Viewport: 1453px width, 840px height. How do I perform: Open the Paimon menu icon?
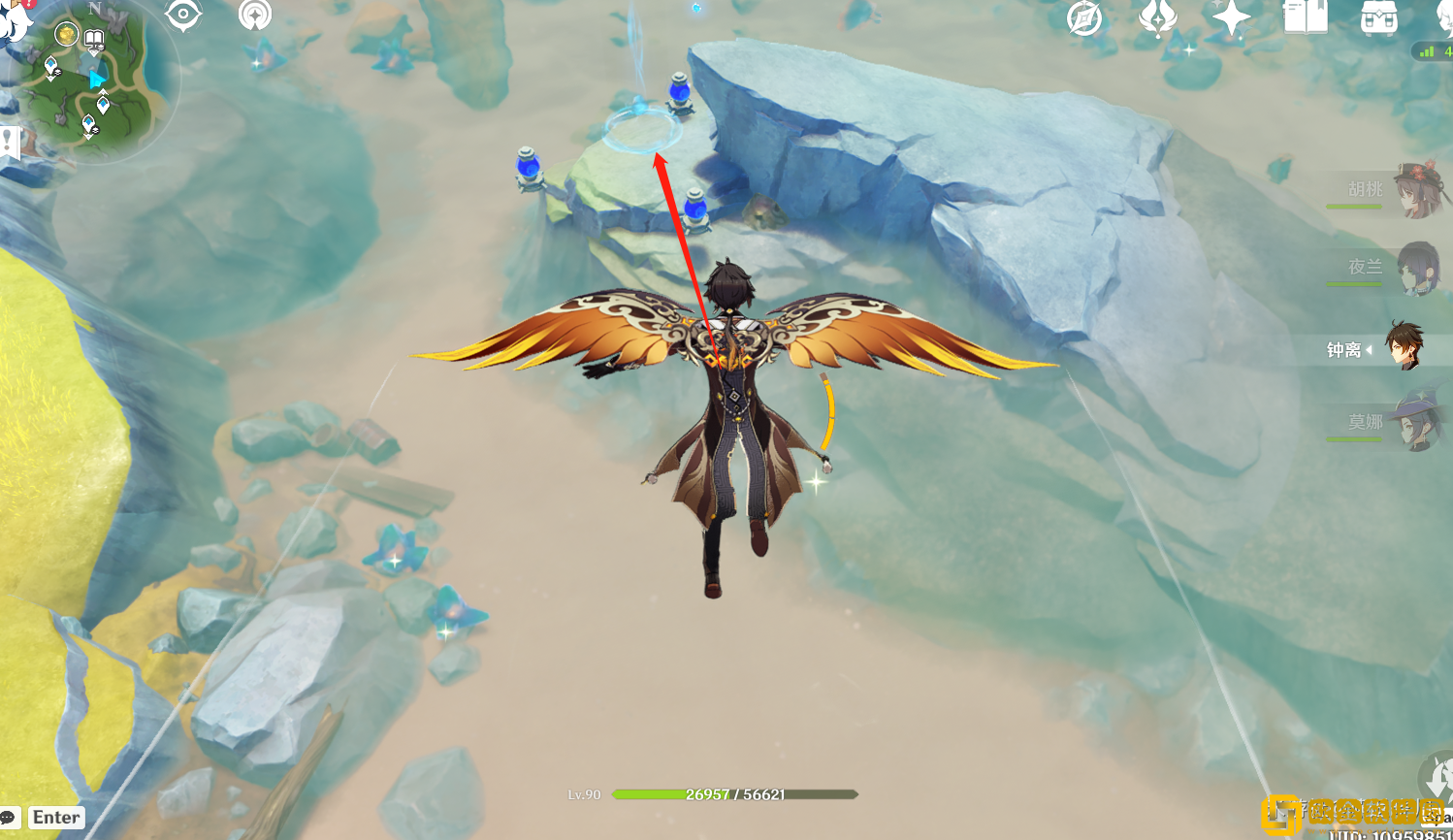(x=14, y=19)
